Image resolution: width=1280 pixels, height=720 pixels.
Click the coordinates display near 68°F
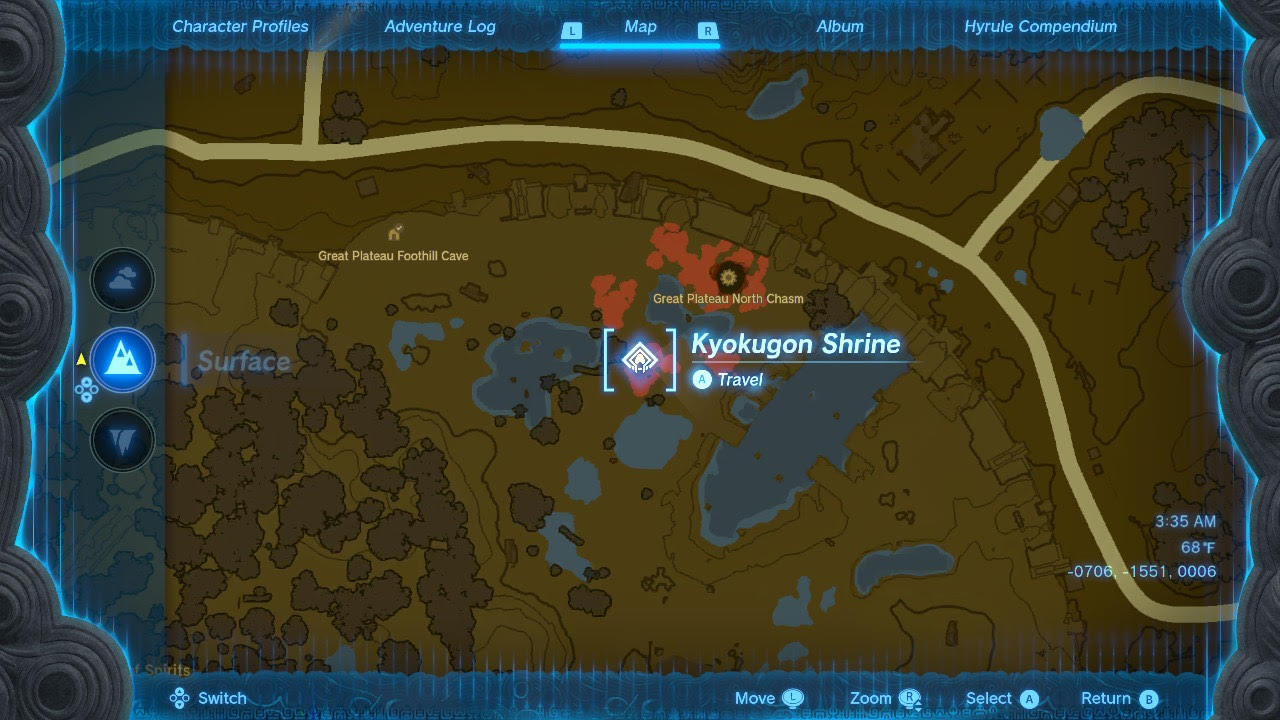coord(1143,571)
